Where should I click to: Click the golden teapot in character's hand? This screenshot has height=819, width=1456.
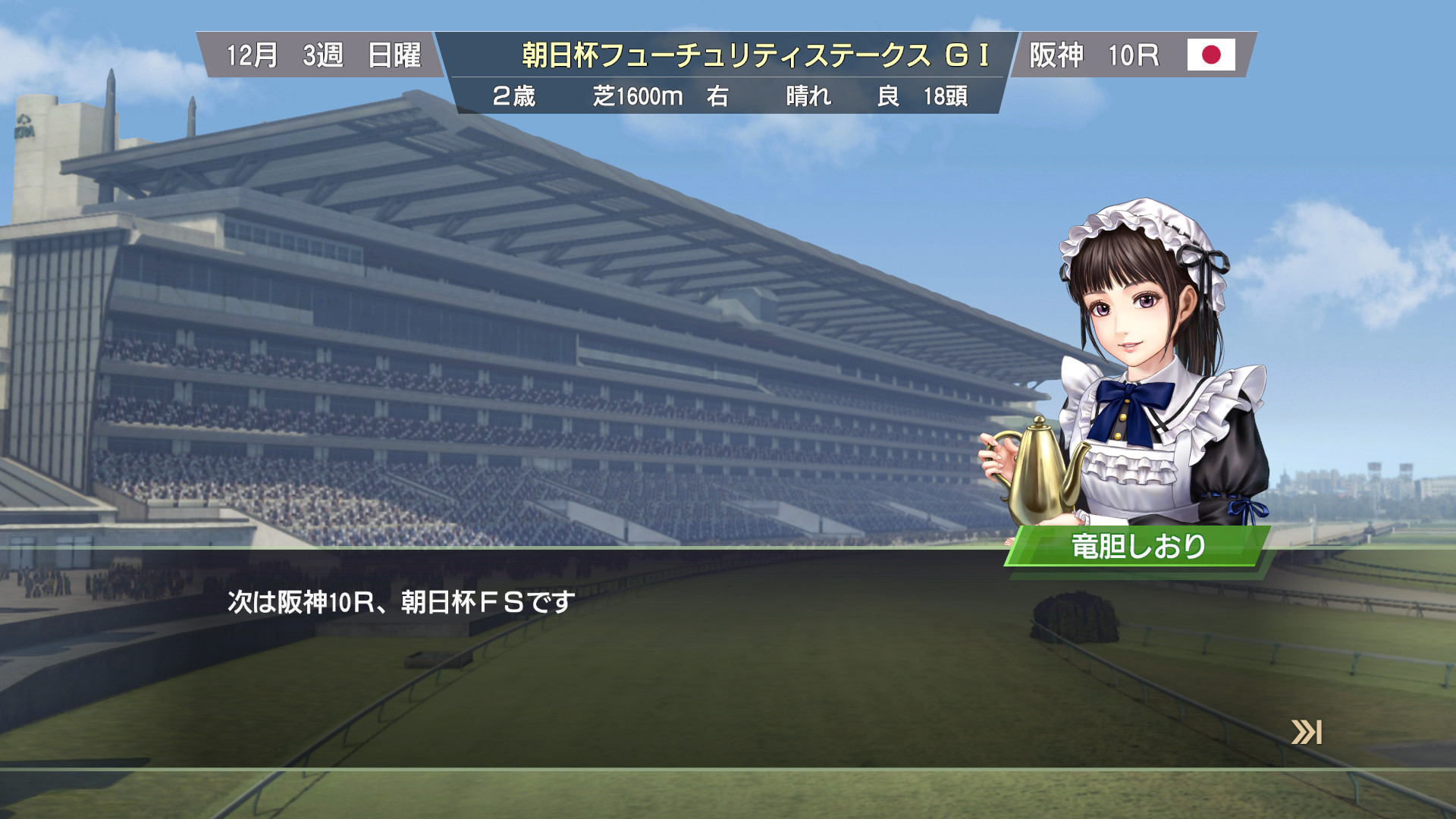click(1040, 470)
